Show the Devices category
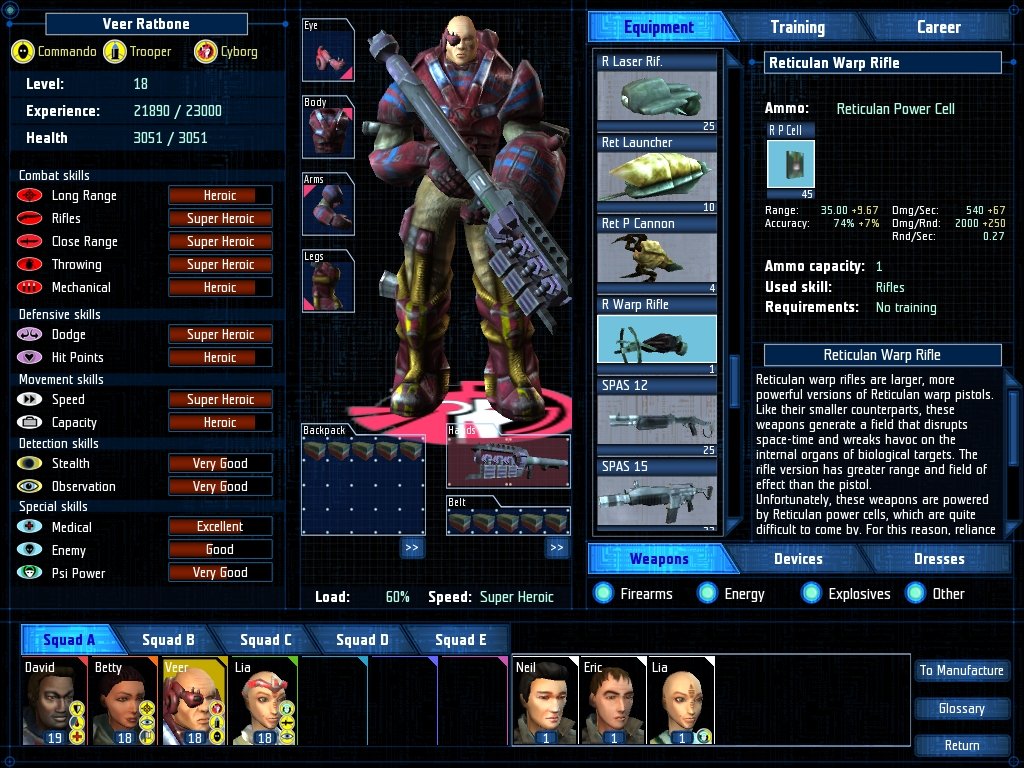This screenshot has width=1024, height=768. pos(798,559)
